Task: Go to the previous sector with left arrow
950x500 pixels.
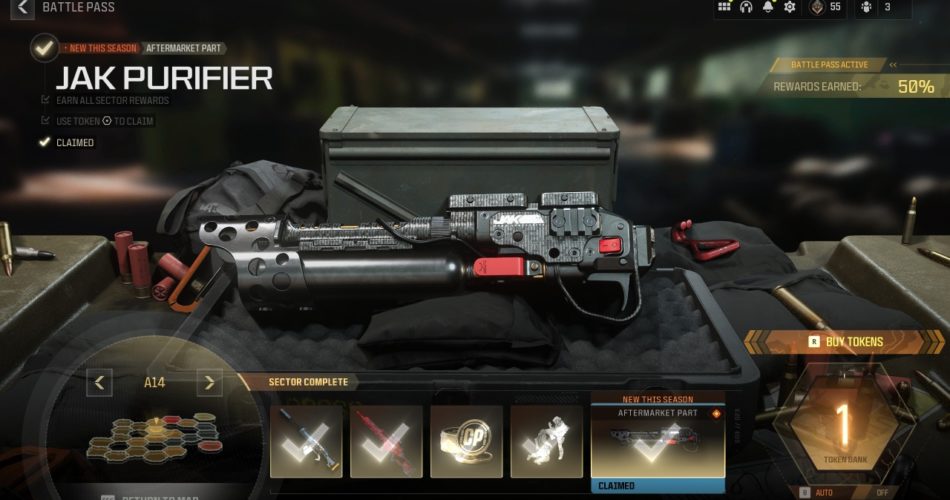Action: click(99, 382)
